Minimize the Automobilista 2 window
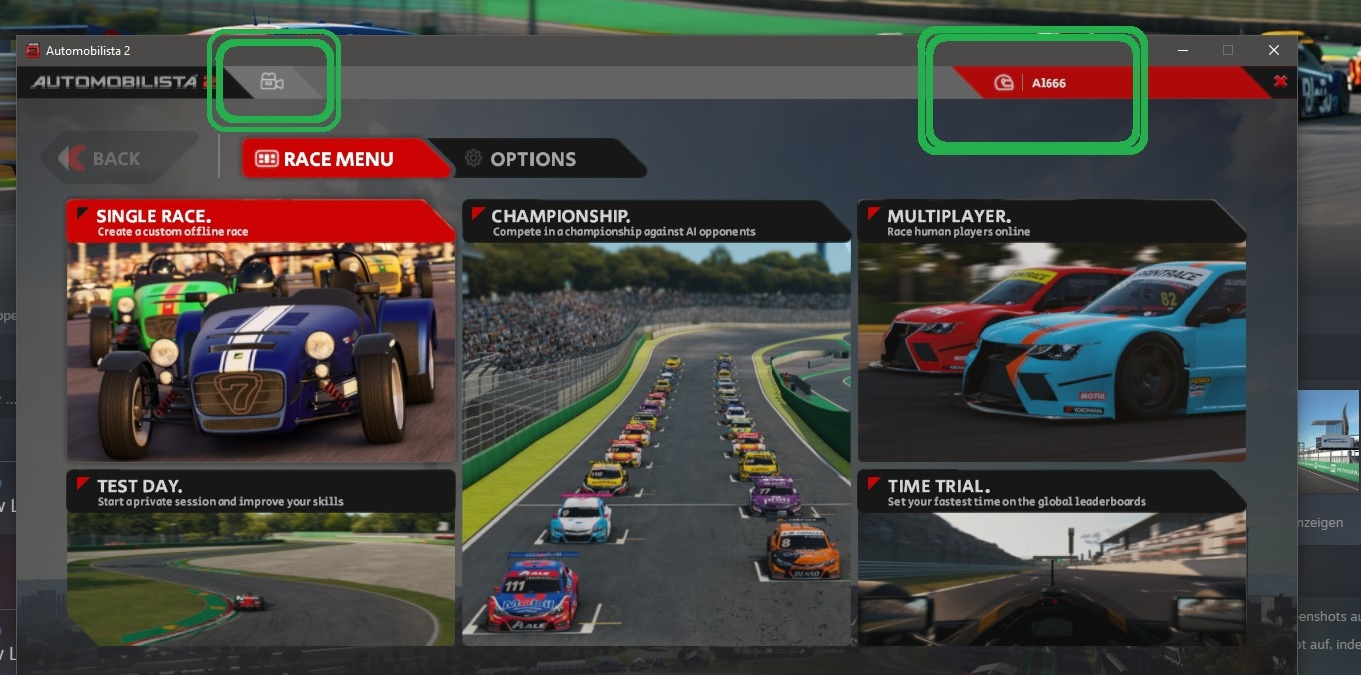Screen dimensions: 1361x675 (x=1182, y=50)
